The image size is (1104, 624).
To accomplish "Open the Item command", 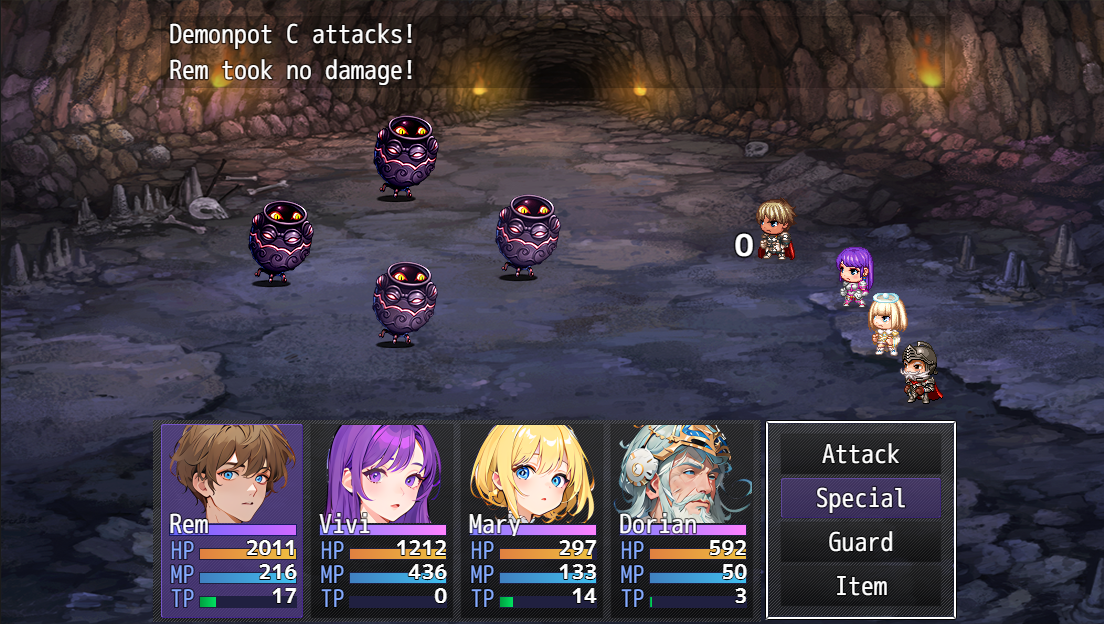I will 860,586.
